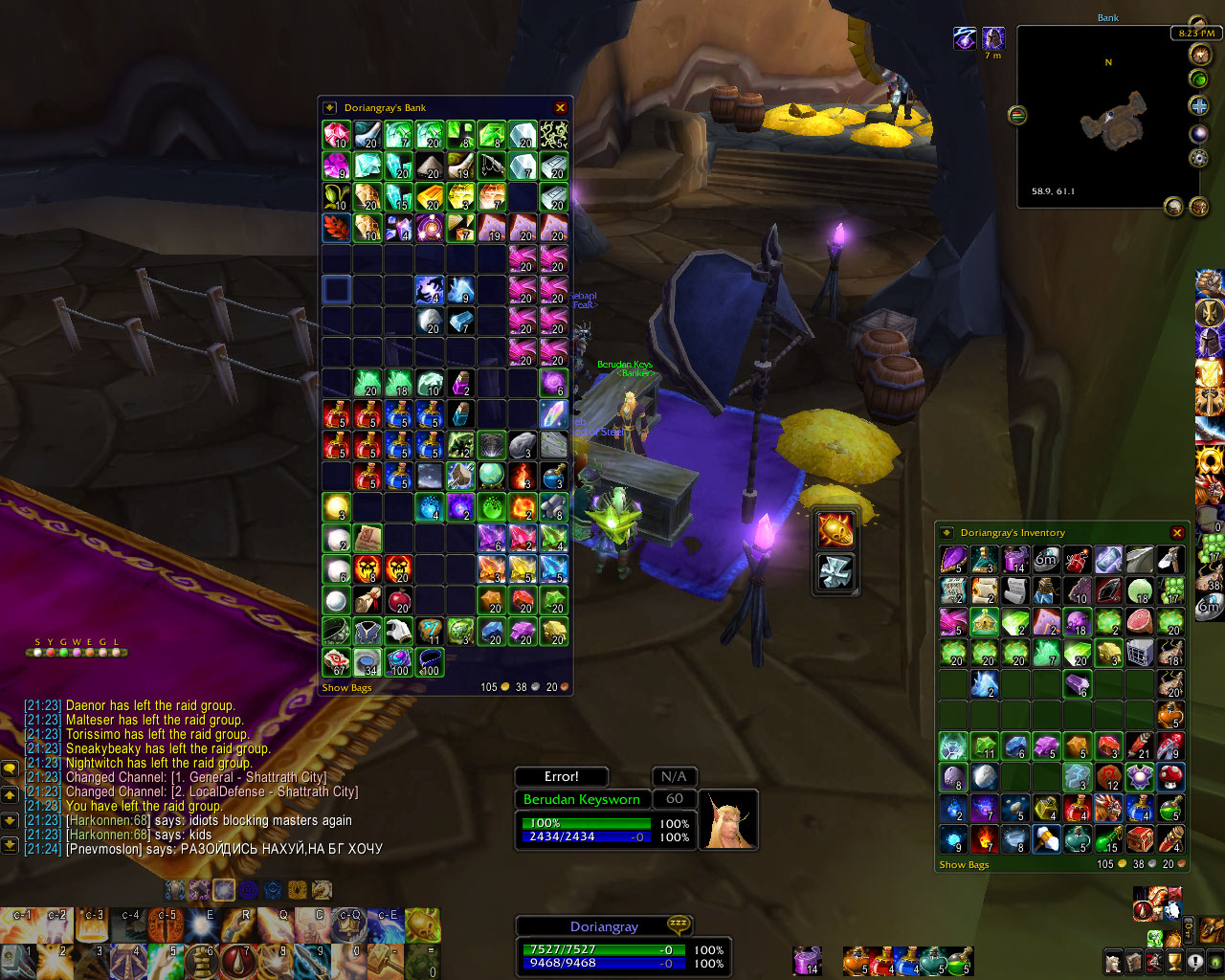Viewport: 1225px width, 980px height.
Task: Show bags in the inventory window
Action: 964,864
